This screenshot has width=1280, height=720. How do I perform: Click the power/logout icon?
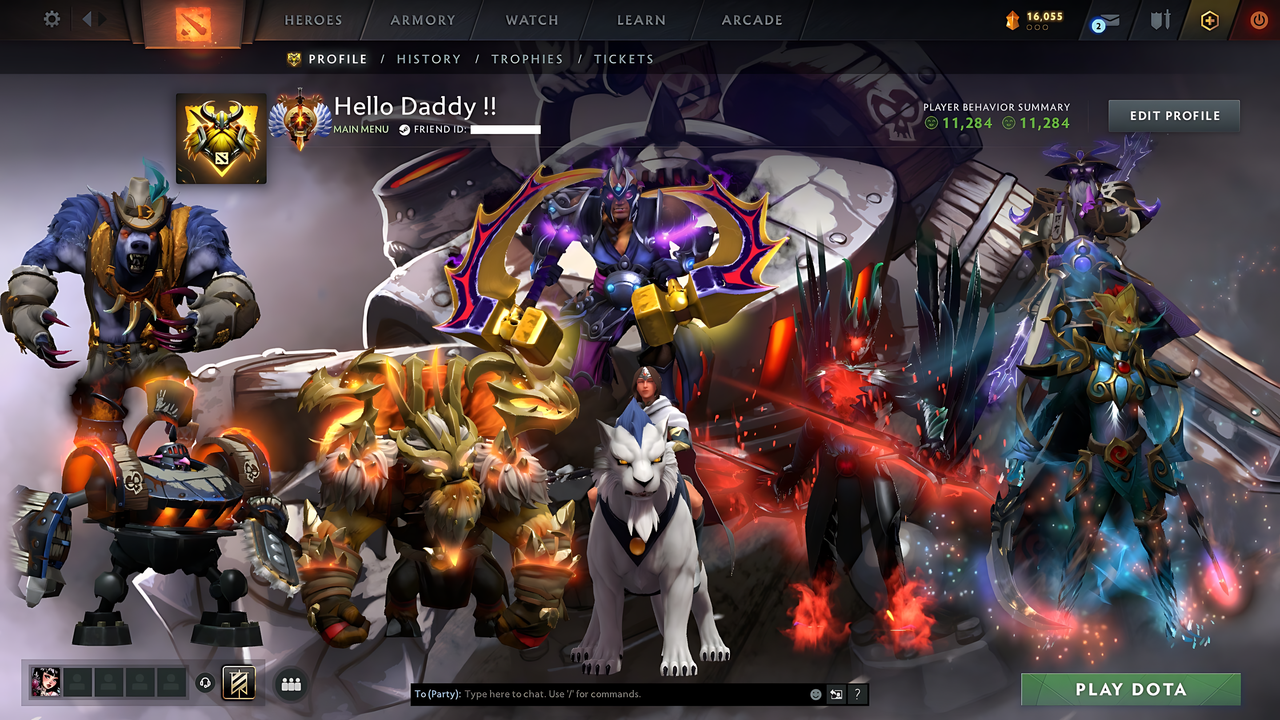coord(1258,18)
